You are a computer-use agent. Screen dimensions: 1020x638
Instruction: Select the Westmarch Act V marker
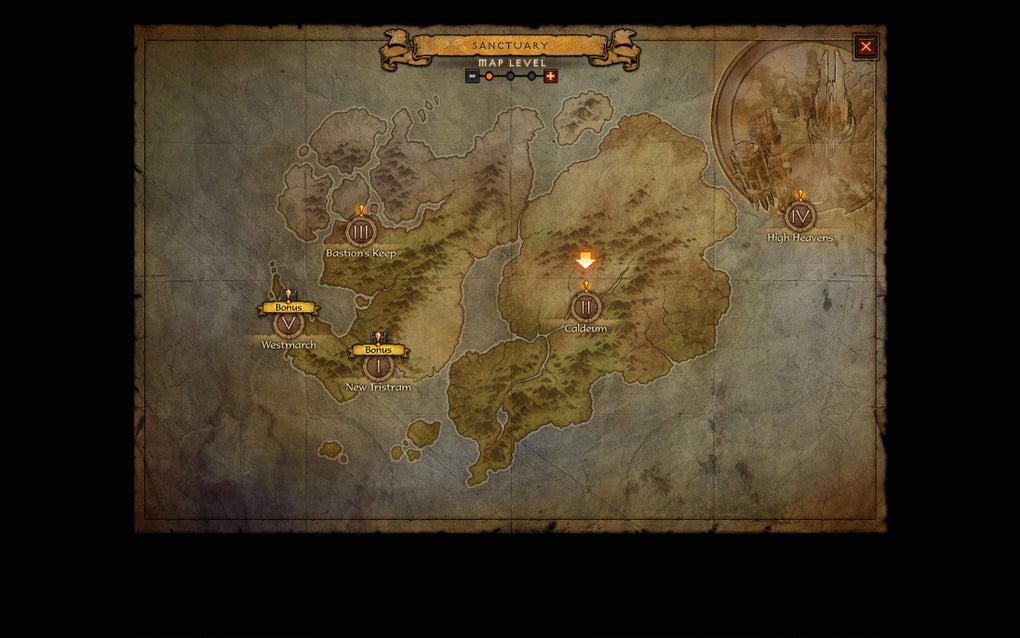coord(288,323)
